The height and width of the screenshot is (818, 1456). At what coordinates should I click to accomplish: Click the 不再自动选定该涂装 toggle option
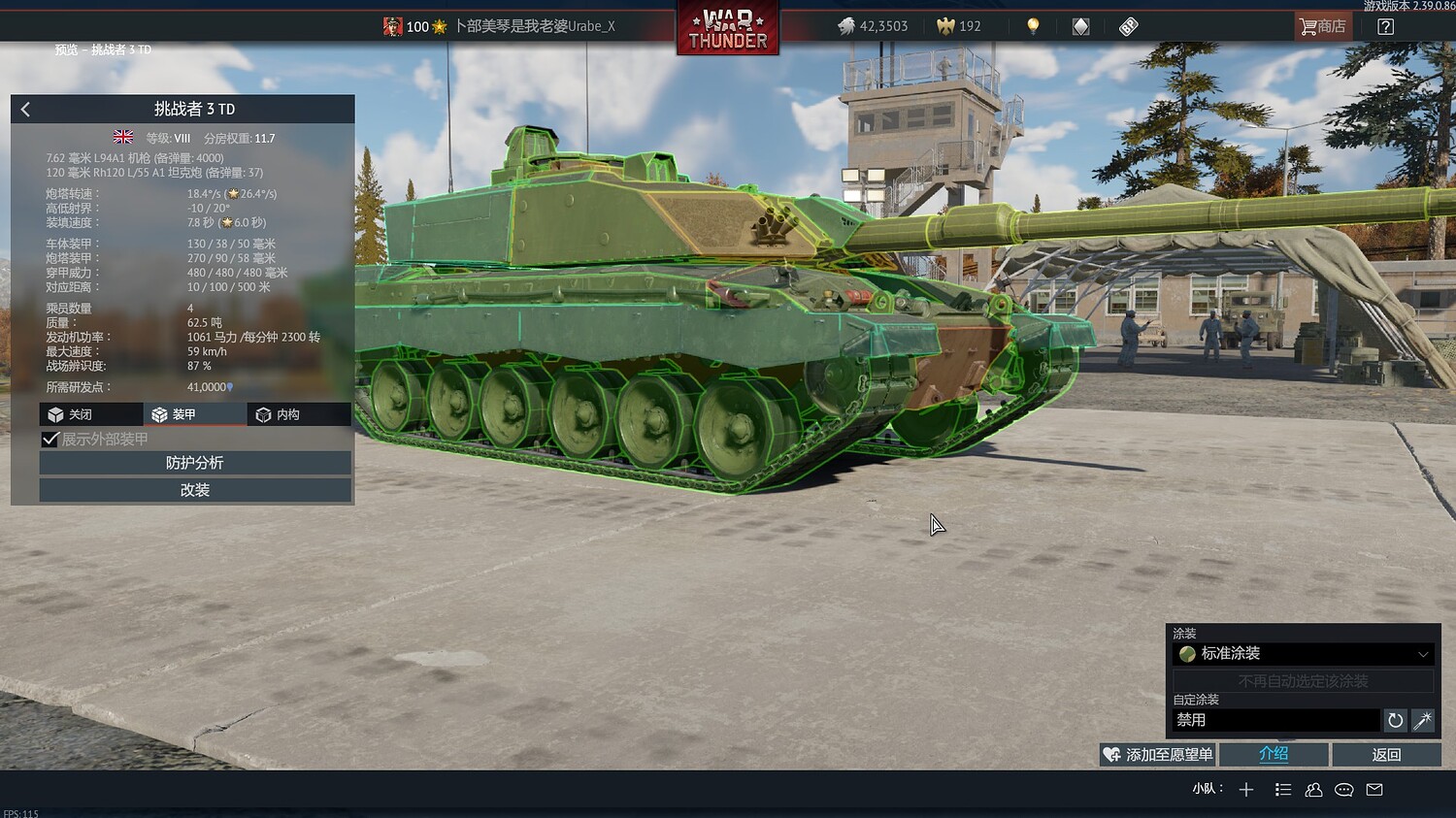pos(1304,681)
